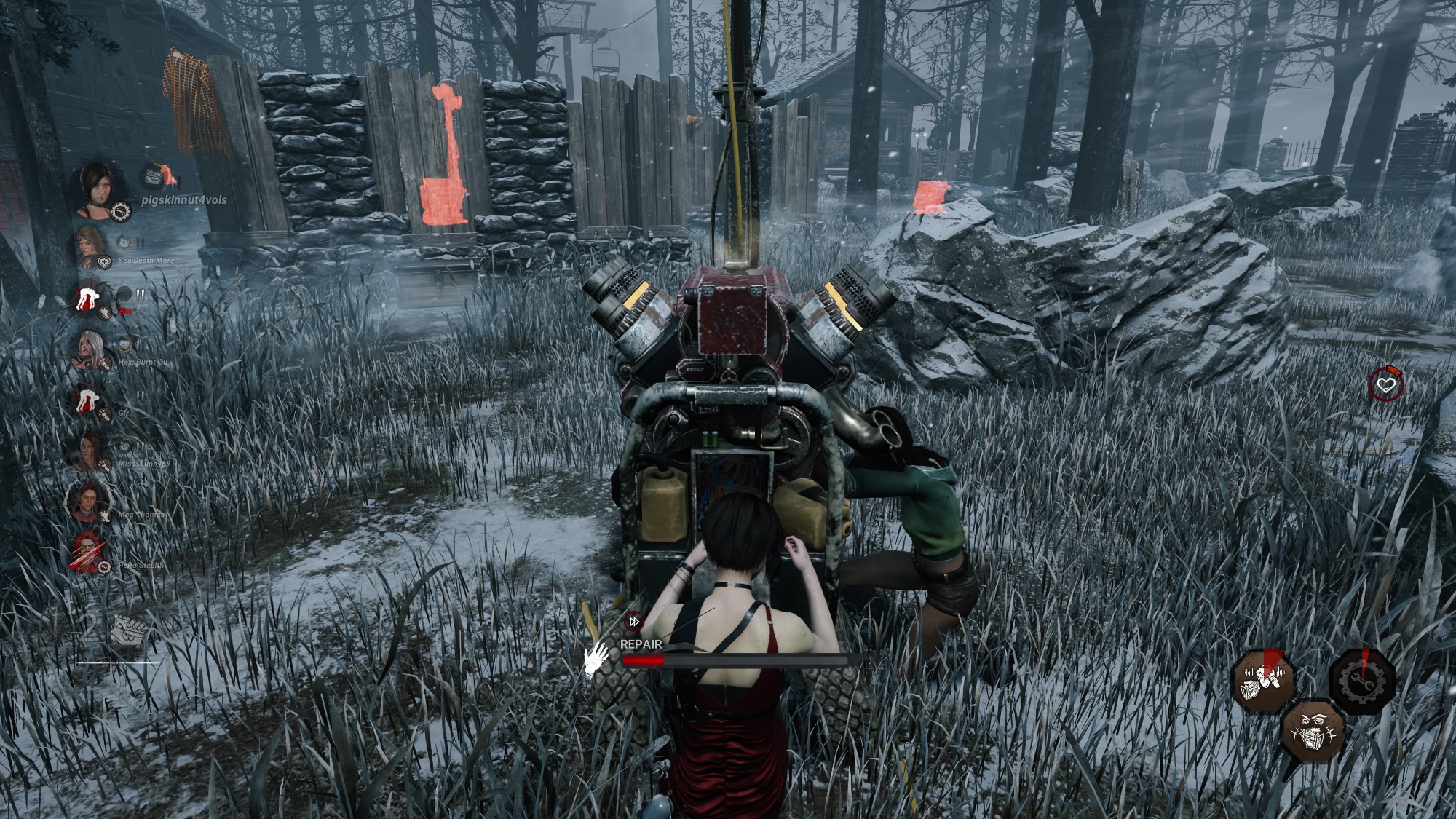
Task: Click the heart status effect icon
Action: (1385, 384)
